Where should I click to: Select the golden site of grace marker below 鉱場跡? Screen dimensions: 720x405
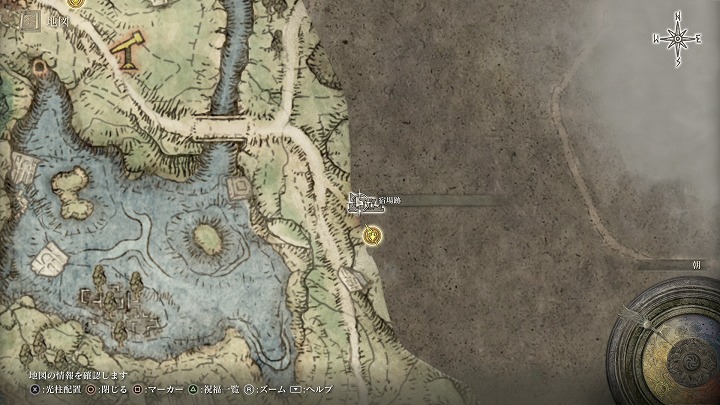(373, 236)
